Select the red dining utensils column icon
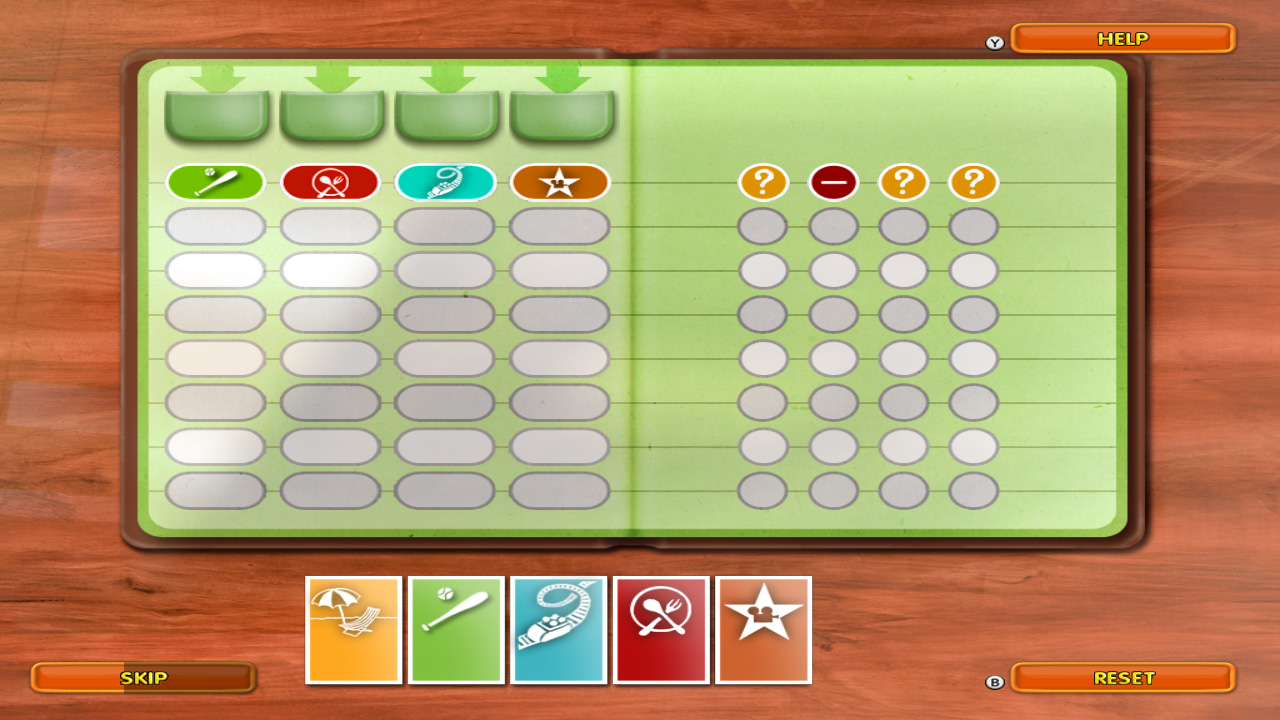The image size is (1280, 720). click(x=330, y=183)
